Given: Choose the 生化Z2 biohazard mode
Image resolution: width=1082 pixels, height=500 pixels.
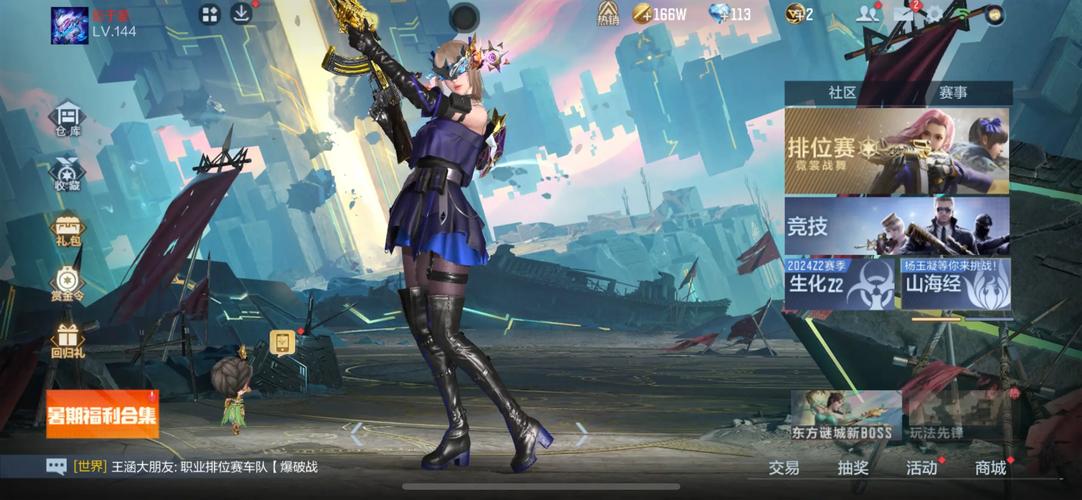Looking at the screenshot, I should pyautogui.click(x=840, y=285).
